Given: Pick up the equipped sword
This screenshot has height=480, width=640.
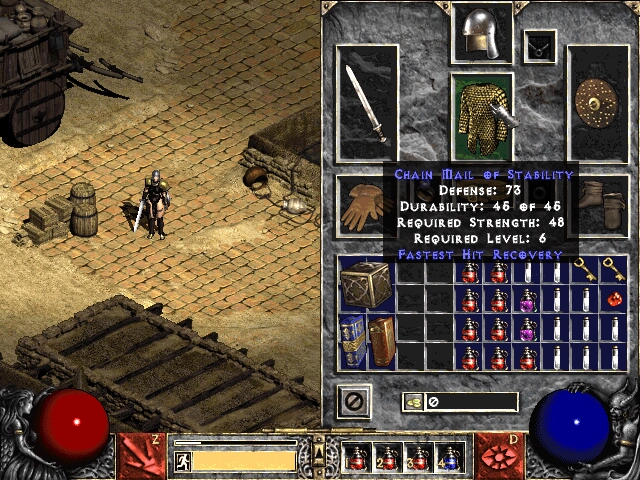Looking at the screenshot, I should 366,103.
